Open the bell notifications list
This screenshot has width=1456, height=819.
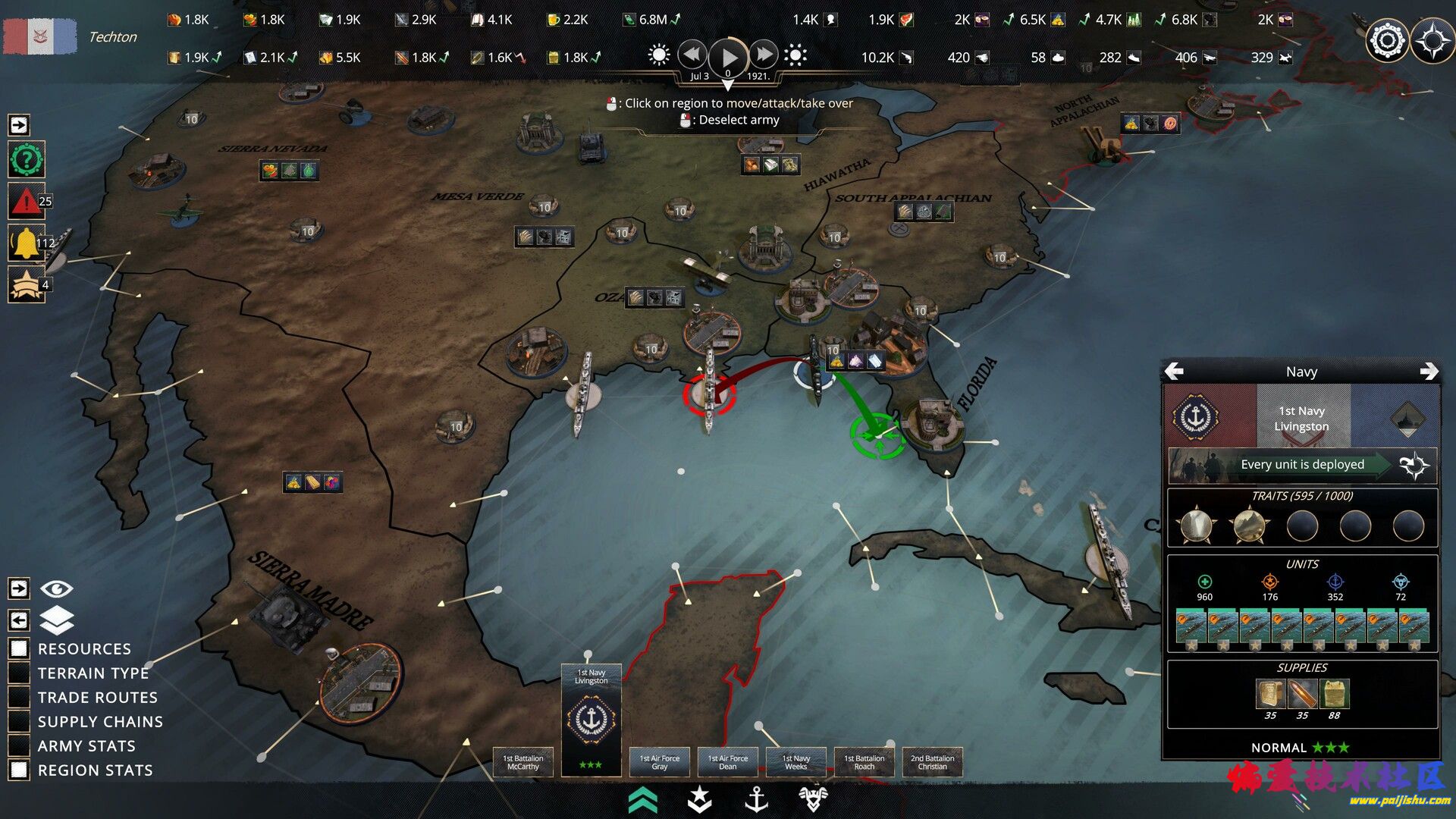click(26, 243)
